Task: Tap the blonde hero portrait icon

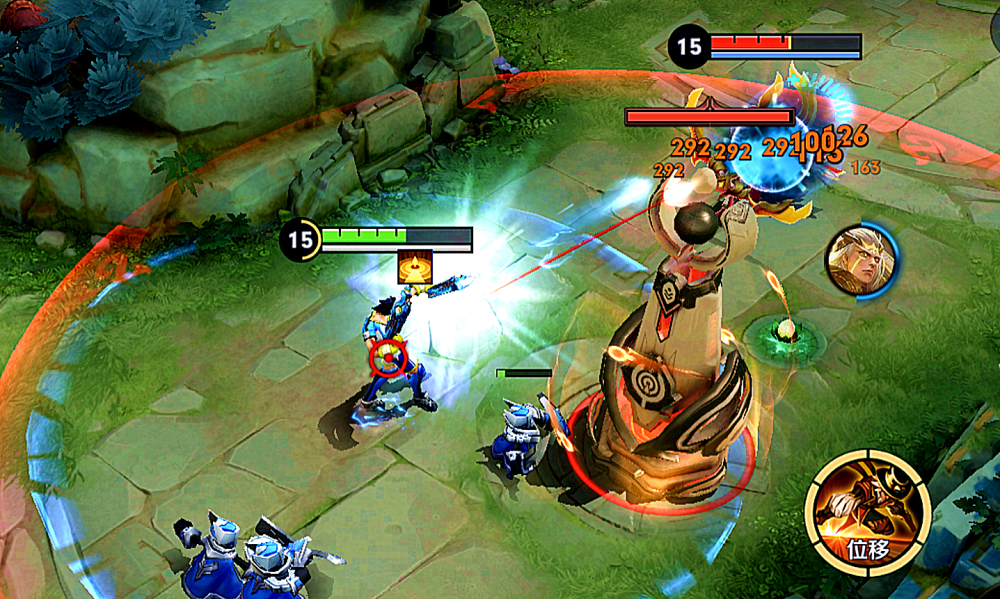Action: click(x=859, y=260)
